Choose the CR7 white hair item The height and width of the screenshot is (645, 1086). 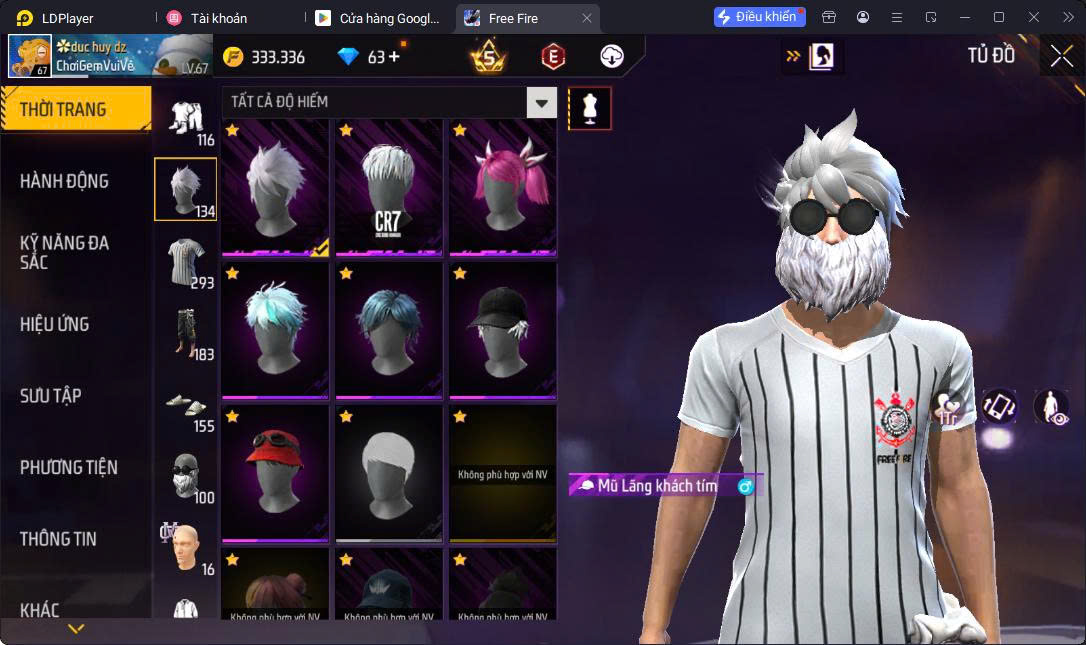click(388, 188)
